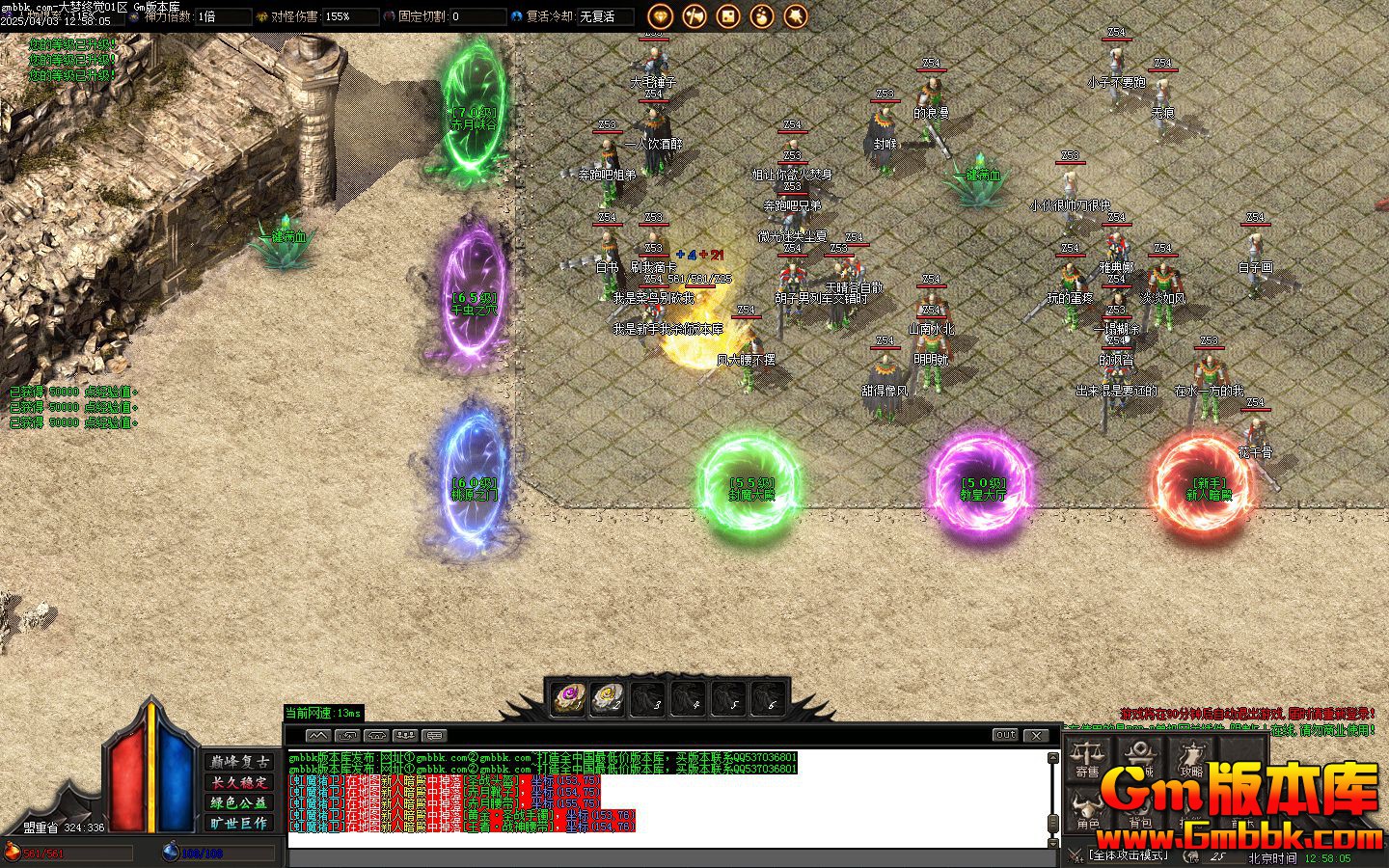This screenshot has height=868, width=1389.
Task: Toggle the 全体攻击模式 attack mode
Action: pyautogui.click(x=1127, y=855)
